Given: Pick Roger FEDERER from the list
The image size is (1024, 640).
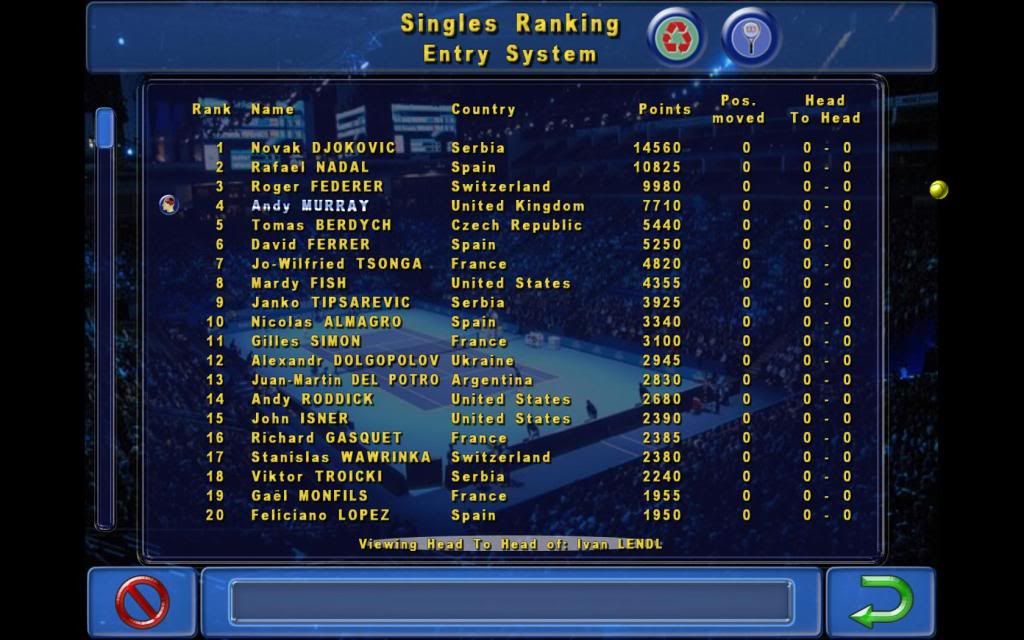Looking at the screenshot, I should [x=317, y=187].
